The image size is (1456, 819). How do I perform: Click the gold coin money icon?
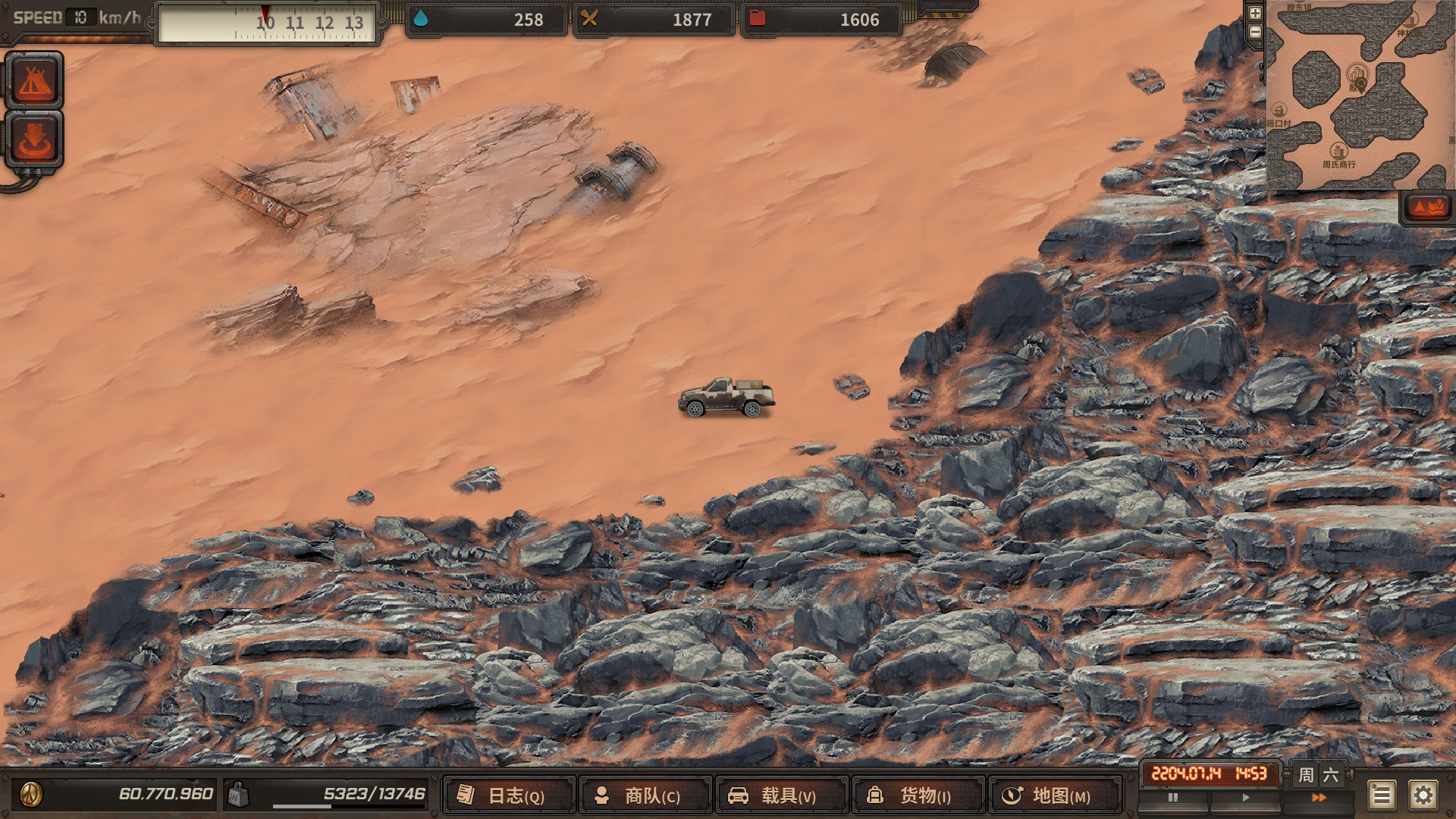(31, 794)
